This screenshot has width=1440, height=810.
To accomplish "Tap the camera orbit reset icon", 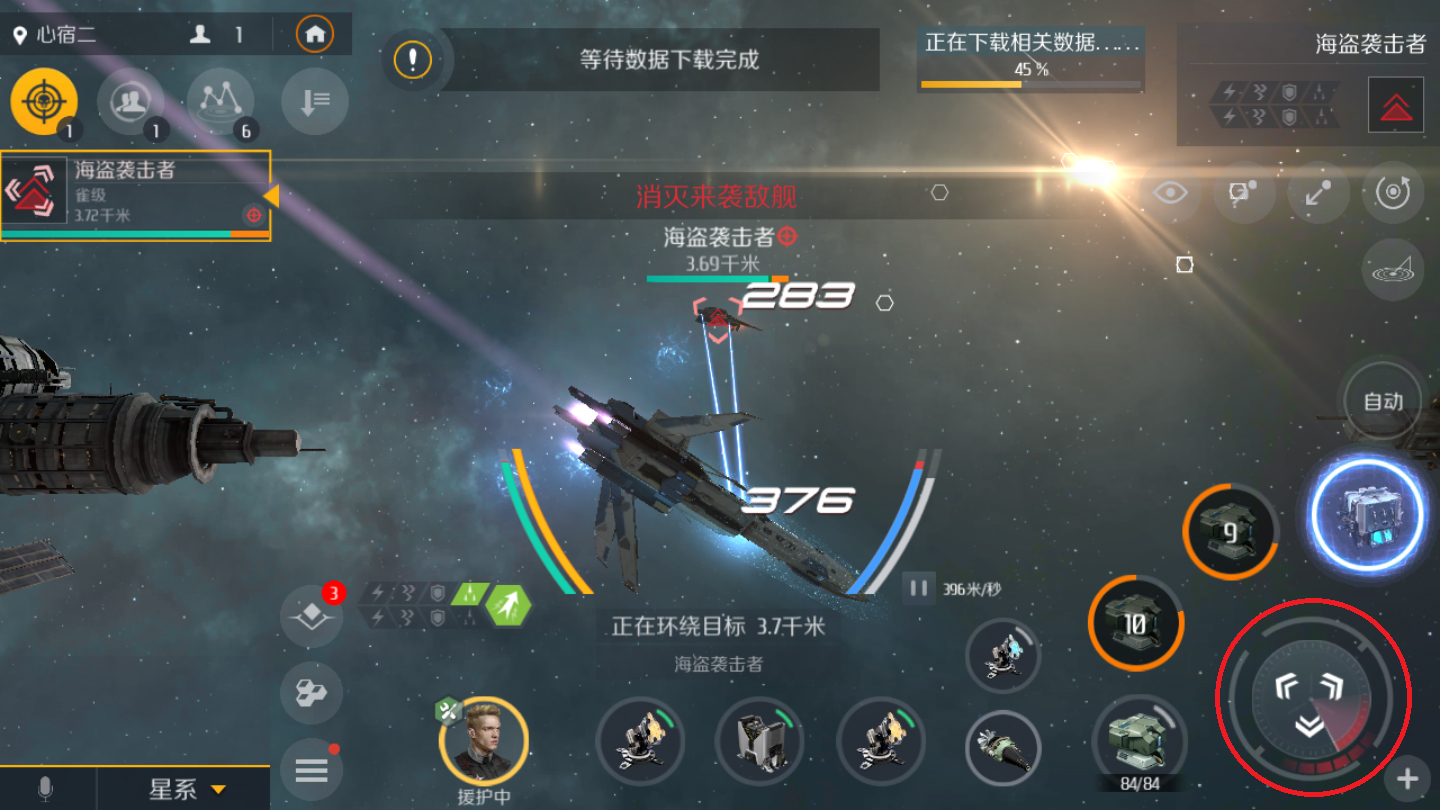I will point(1393,193).
